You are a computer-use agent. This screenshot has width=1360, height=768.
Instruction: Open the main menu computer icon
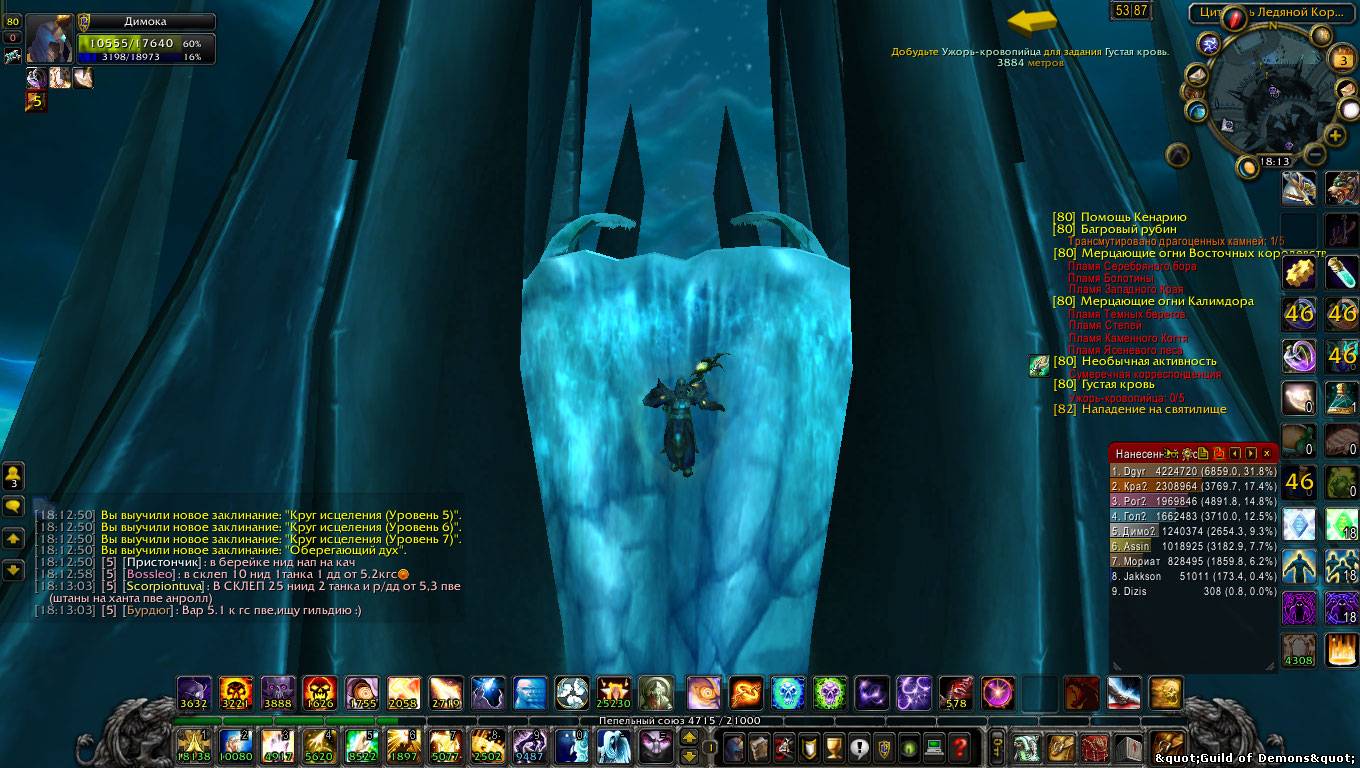[x=934, y=746]
